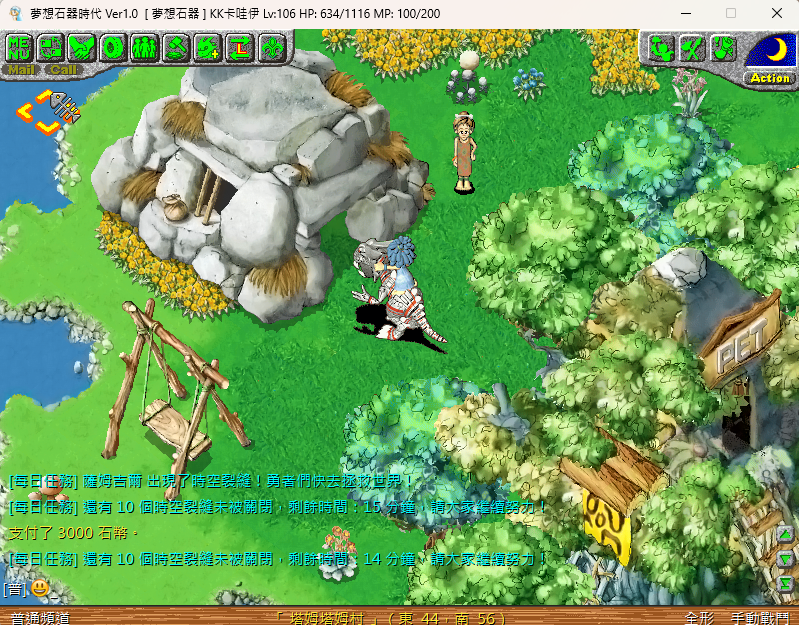Click the dragon pet plus icon

(208, 46)
